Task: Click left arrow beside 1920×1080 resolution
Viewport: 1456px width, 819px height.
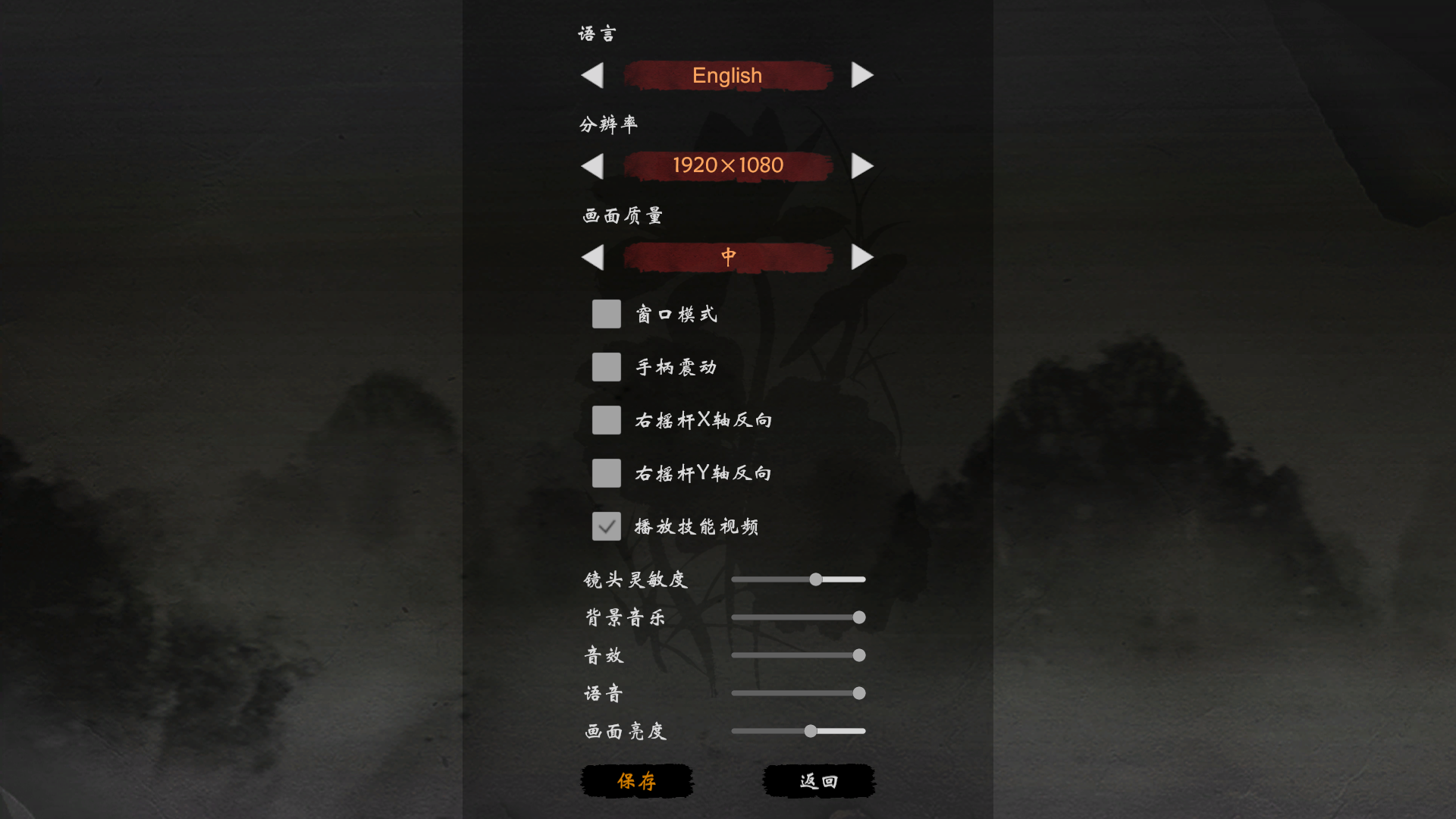Action: click(x=594, y=165)
